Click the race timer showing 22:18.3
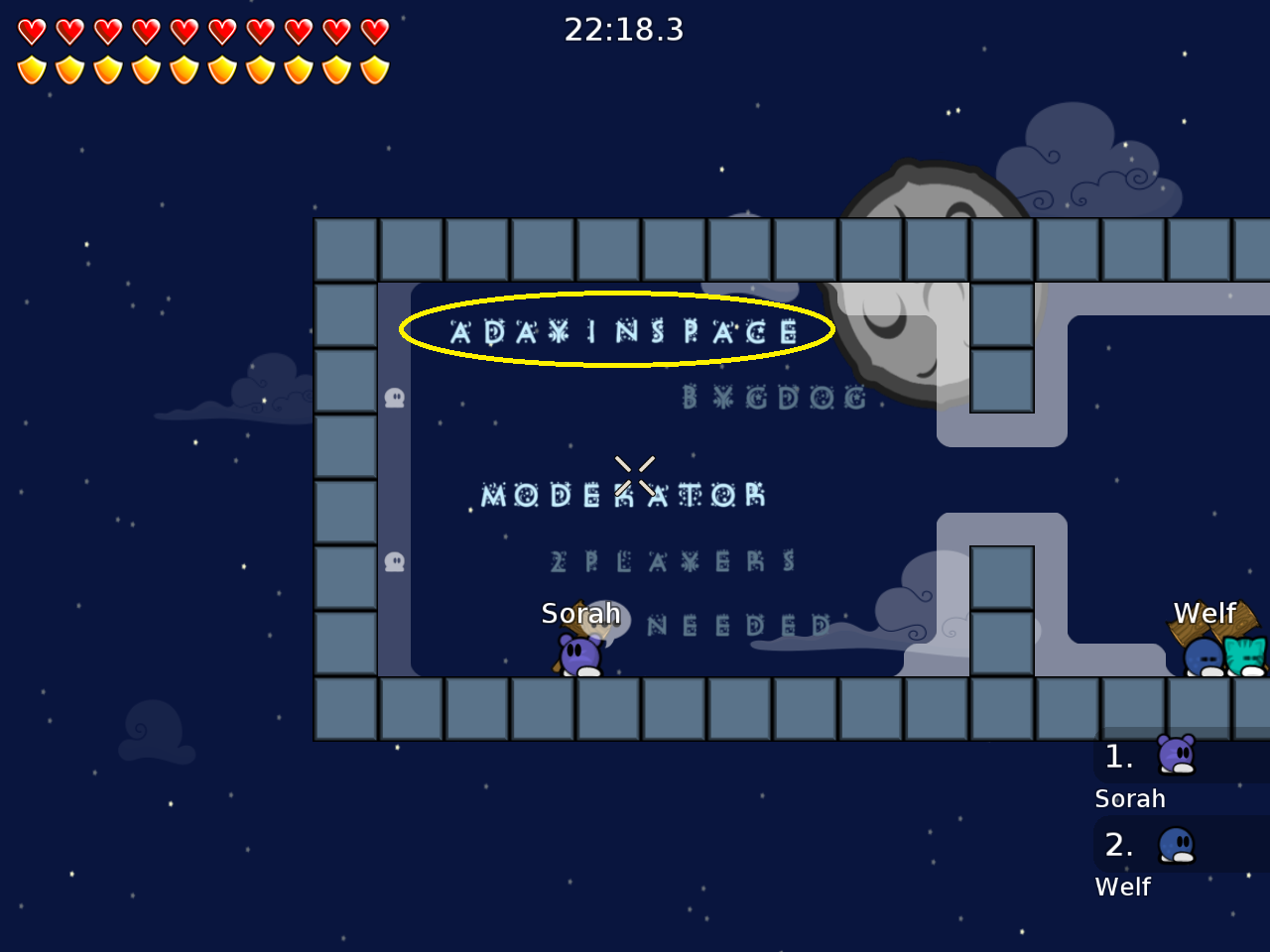The image size is (1270, 952). coord(624,30)
